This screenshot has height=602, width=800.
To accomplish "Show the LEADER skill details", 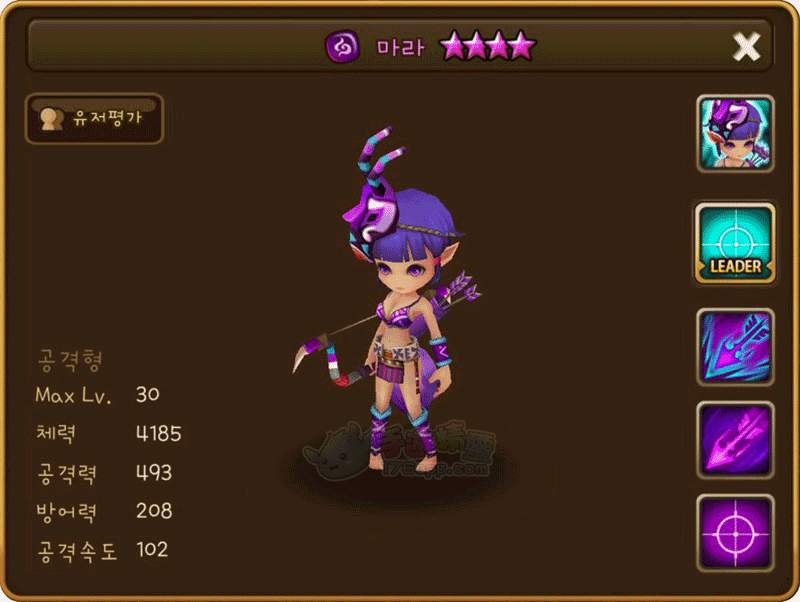I will point(735,241).
